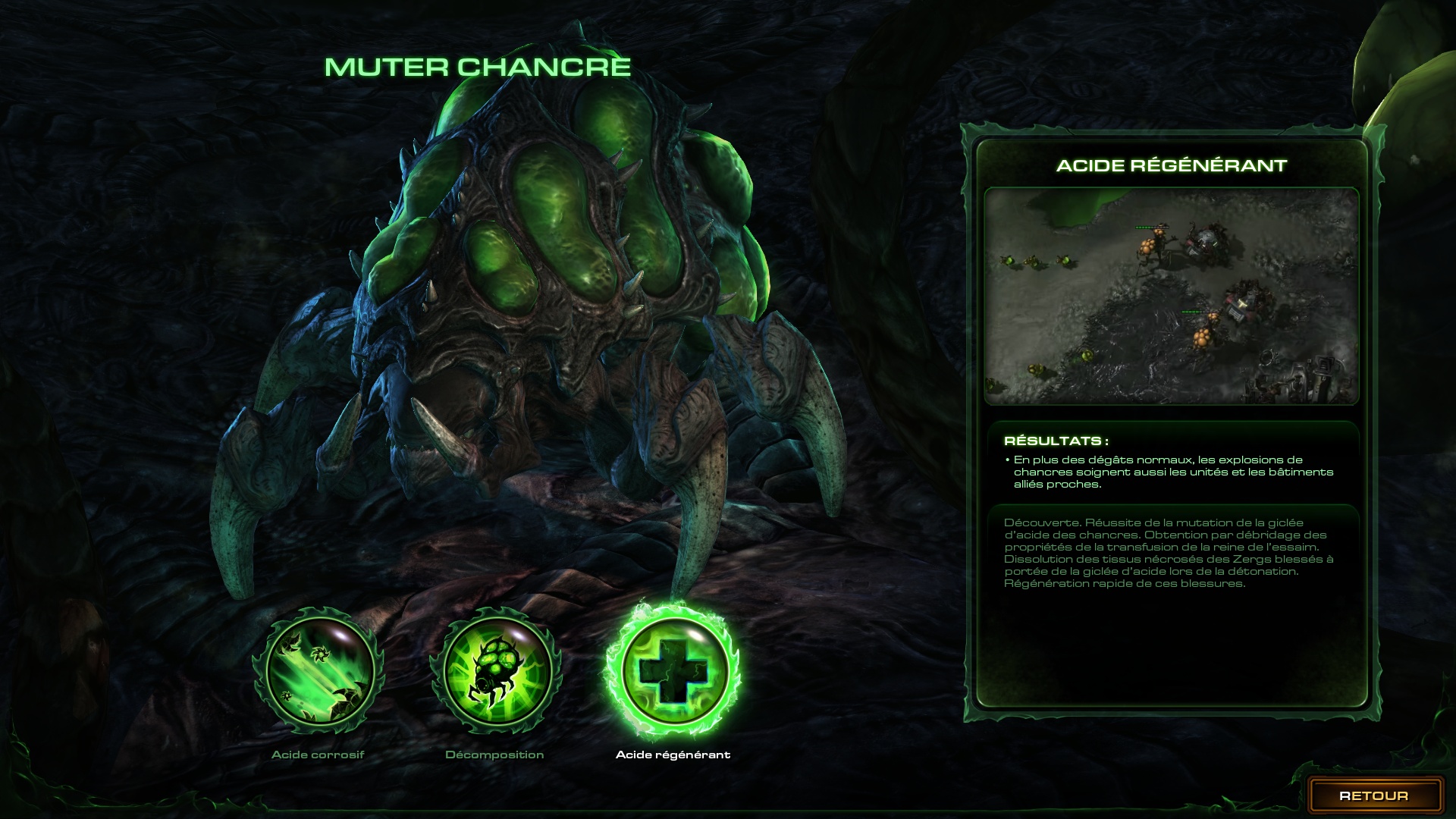The height and width of the screenshot is (819, 1456).
Task: Select the Acide corrosif mutation icon
Action: [318, 673]
